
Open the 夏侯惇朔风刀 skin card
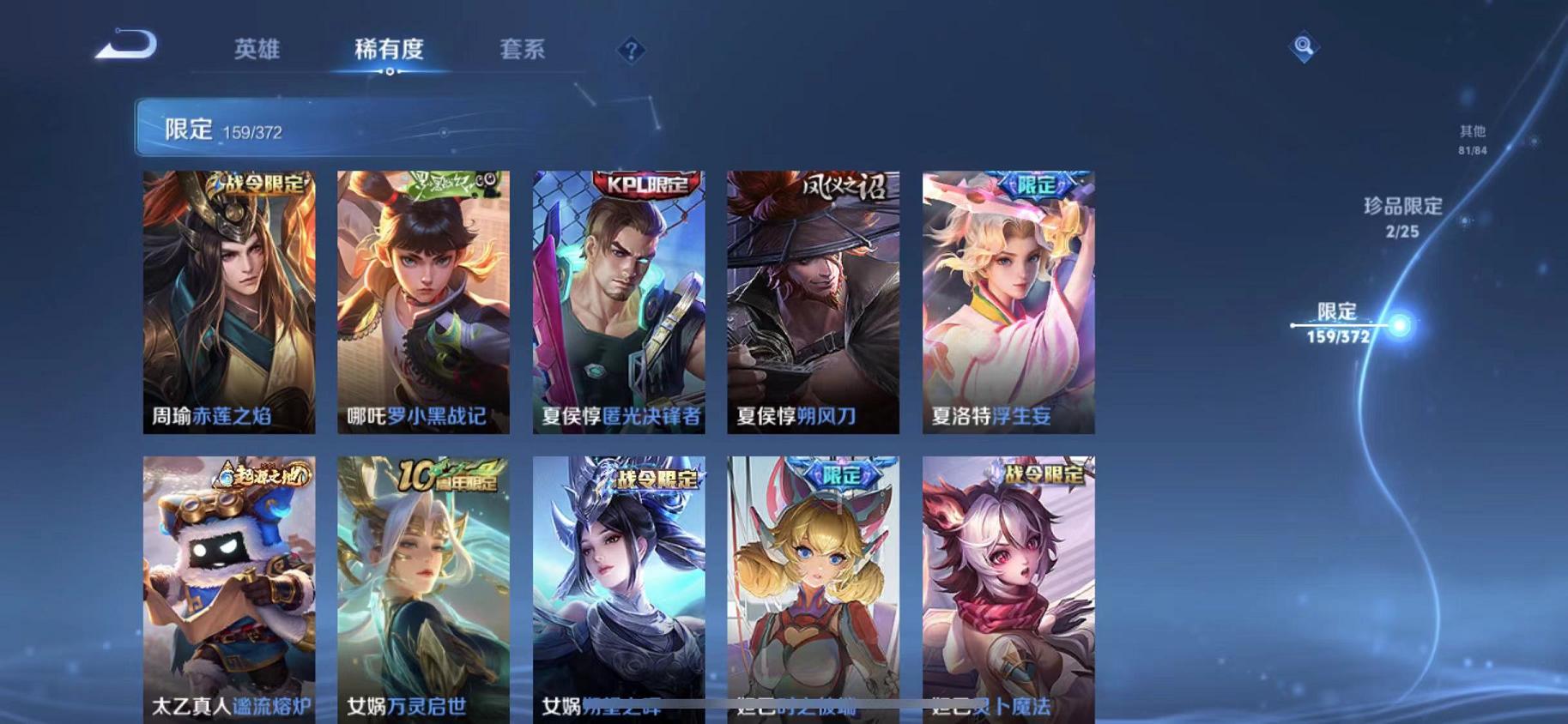tap(811, 300)
